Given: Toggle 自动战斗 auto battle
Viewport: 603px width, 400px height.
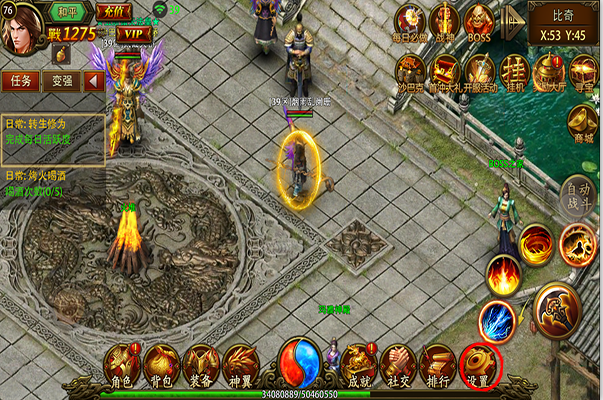Looking at the screenshot, I should [577, 195].
